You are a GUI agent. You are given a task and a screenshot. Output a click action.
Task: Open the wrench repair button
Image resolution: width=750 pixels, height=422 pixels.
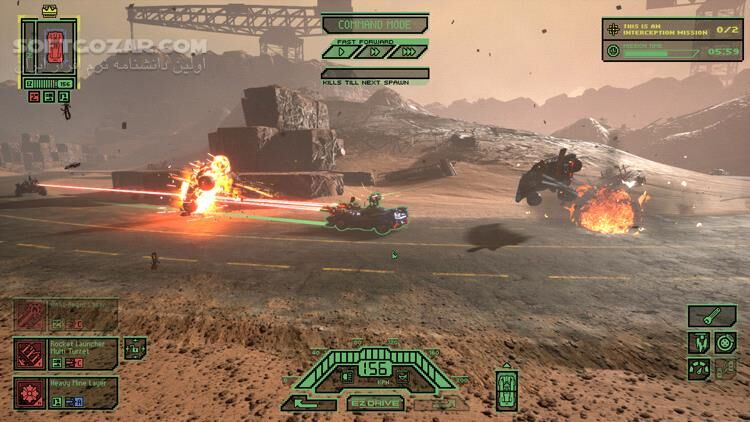point(713,316)
